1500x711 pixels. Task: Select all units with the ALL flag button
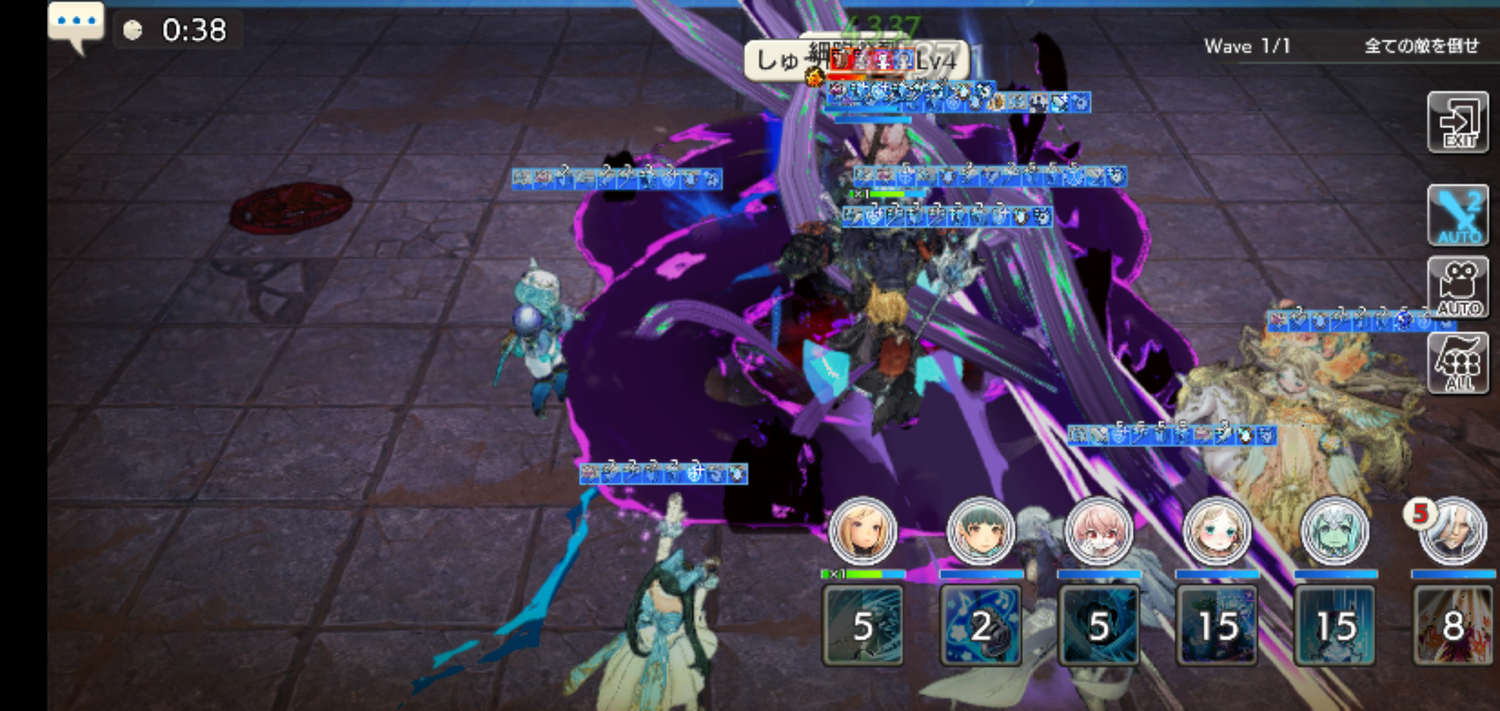[1457, 362]
